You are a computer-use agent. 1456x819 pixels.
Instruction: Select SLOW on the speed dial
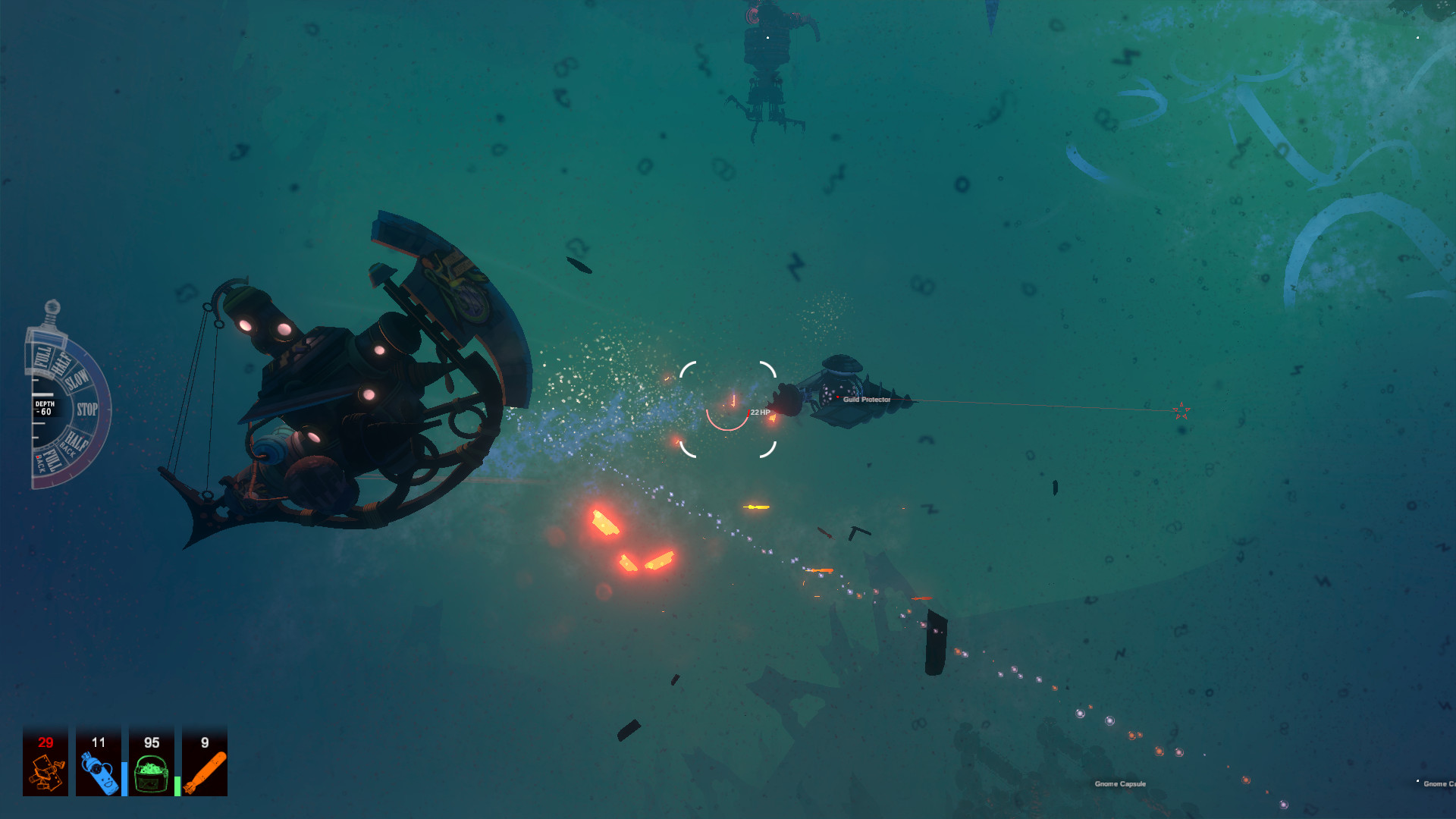77,379
